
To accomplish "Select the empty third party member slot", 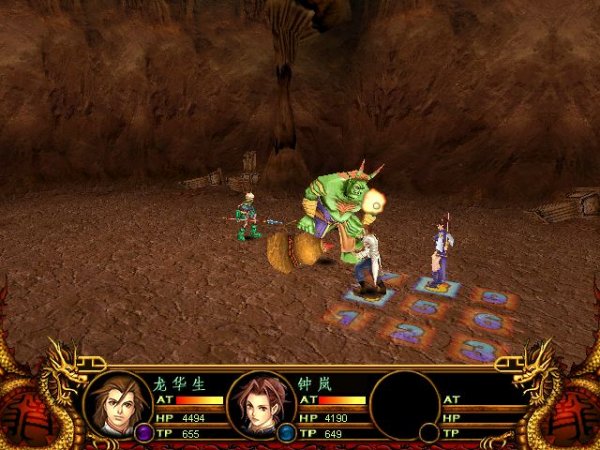I will pos(405,403).
